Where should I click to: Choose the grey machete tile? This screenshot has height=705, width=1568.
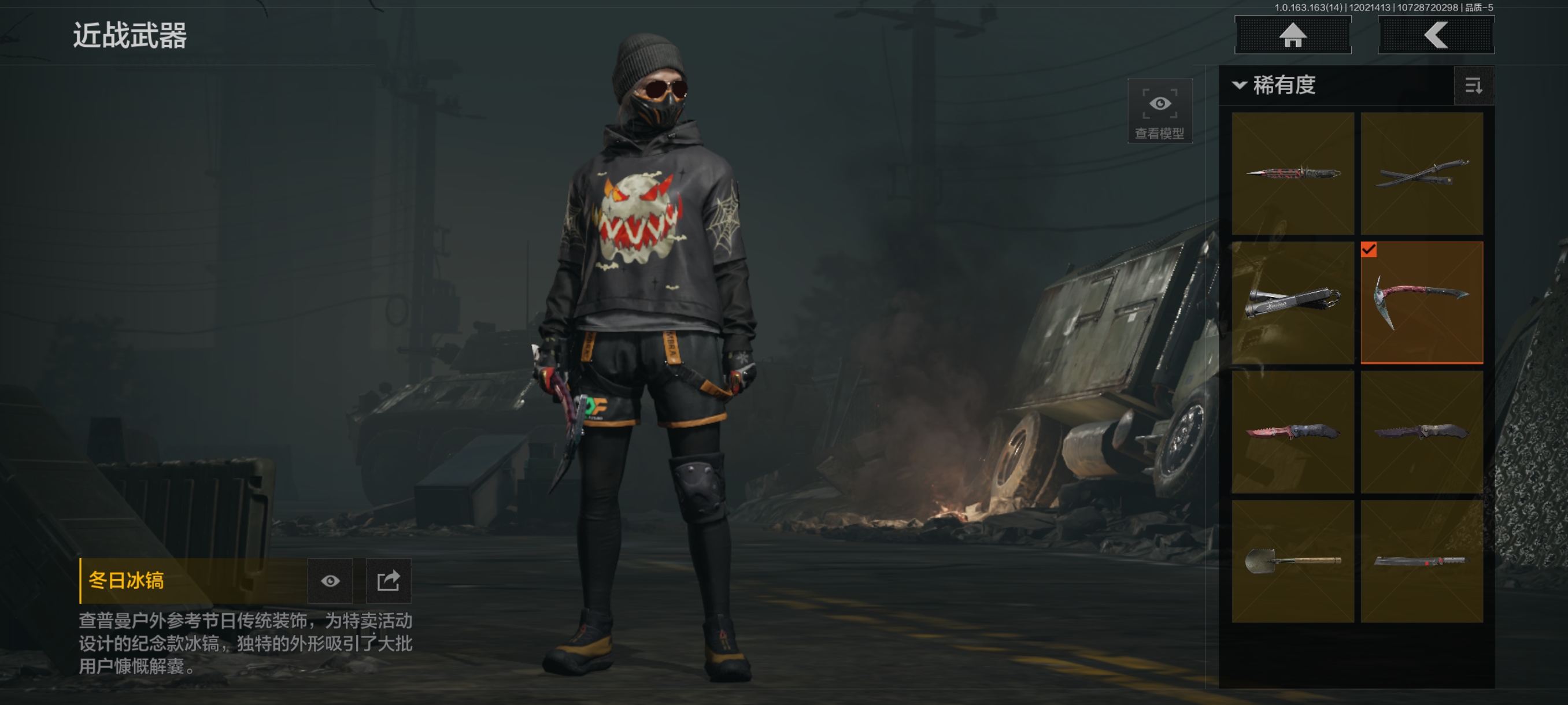(x=1421, y=561)
